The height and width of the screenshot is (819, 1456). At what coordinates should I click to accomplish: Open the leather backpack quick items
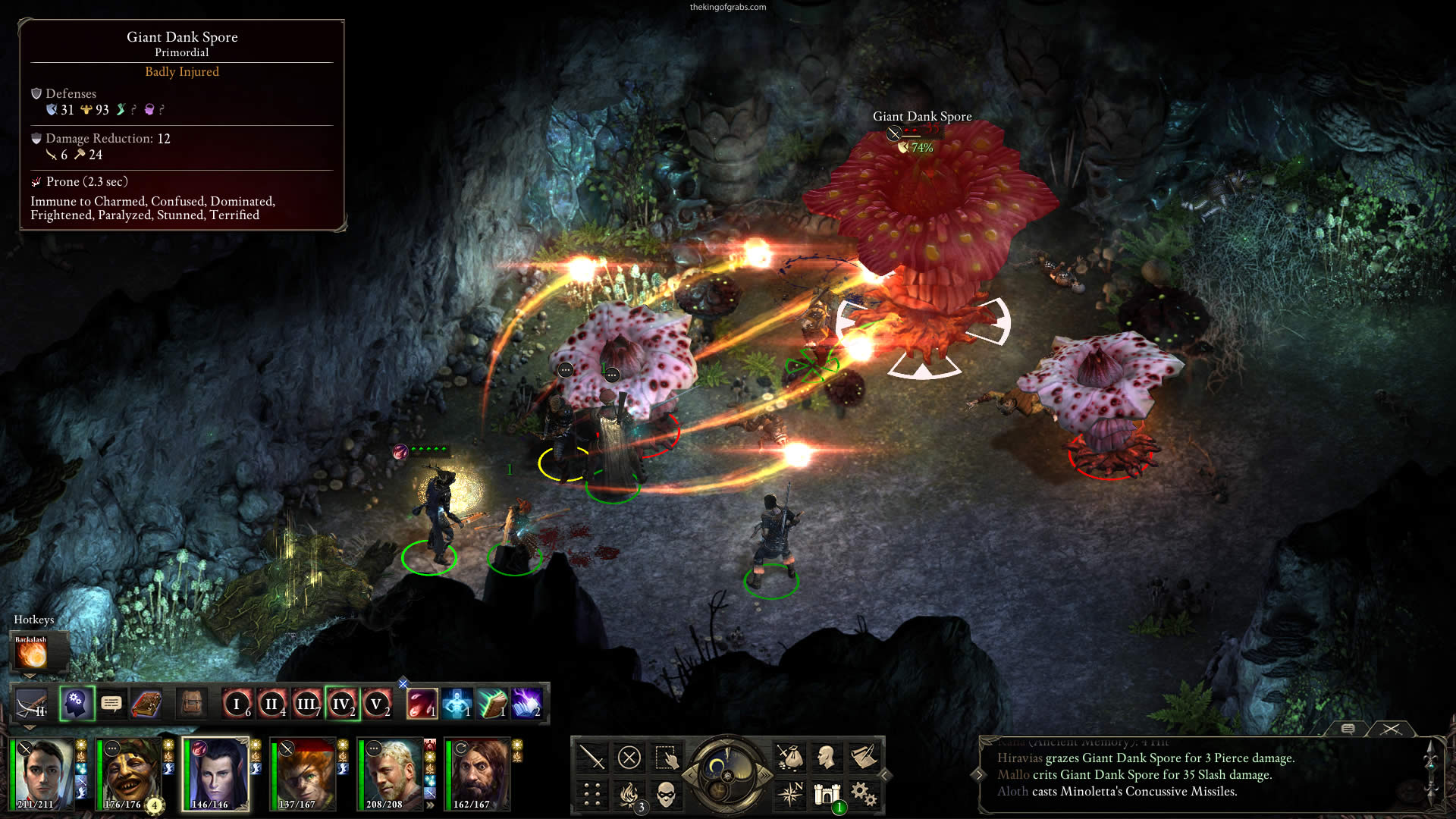pyautogui.click(x=192, y=704)
